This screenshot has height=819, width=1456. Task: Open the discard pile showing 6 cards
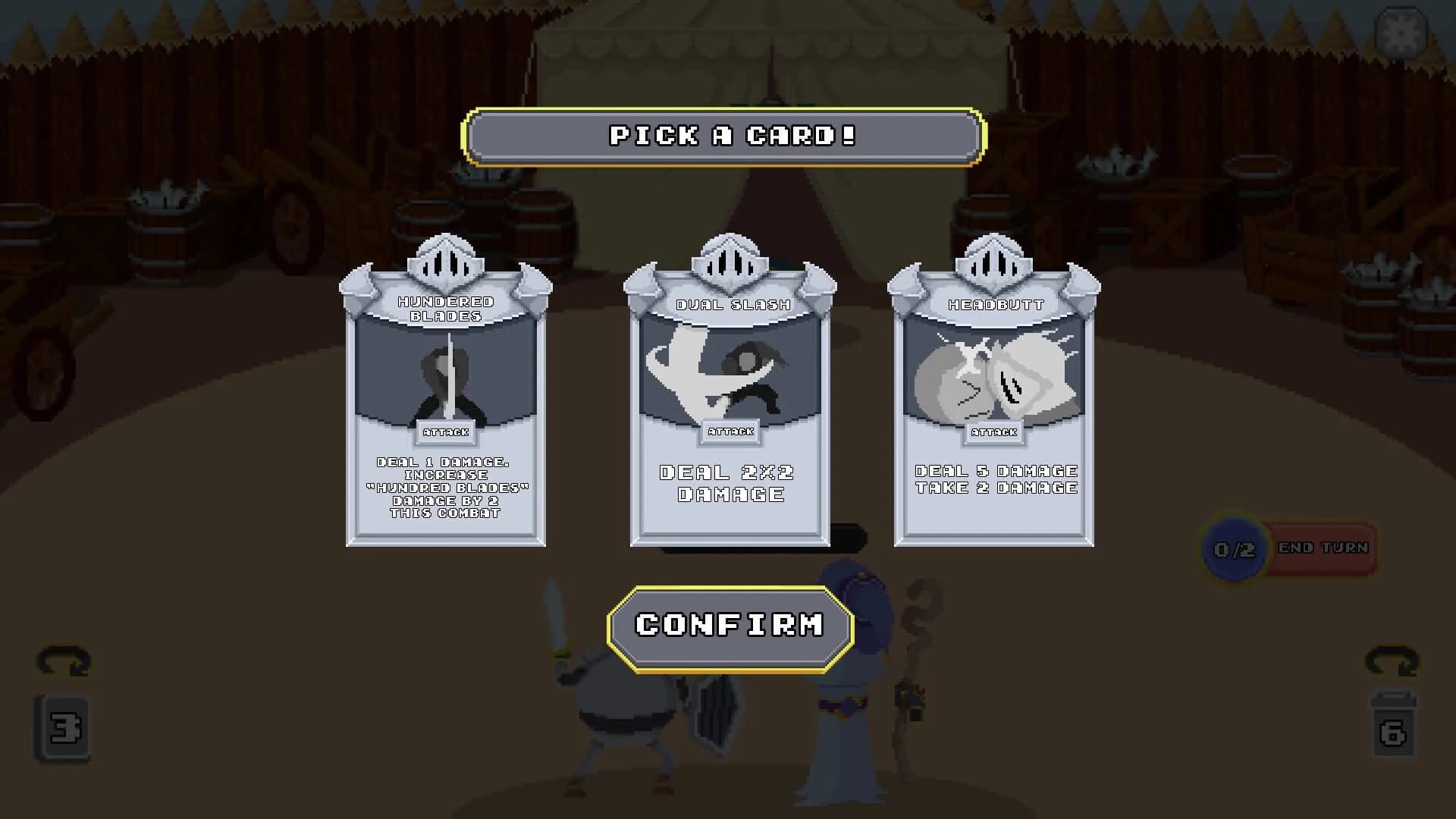[x=1392, y=726]
